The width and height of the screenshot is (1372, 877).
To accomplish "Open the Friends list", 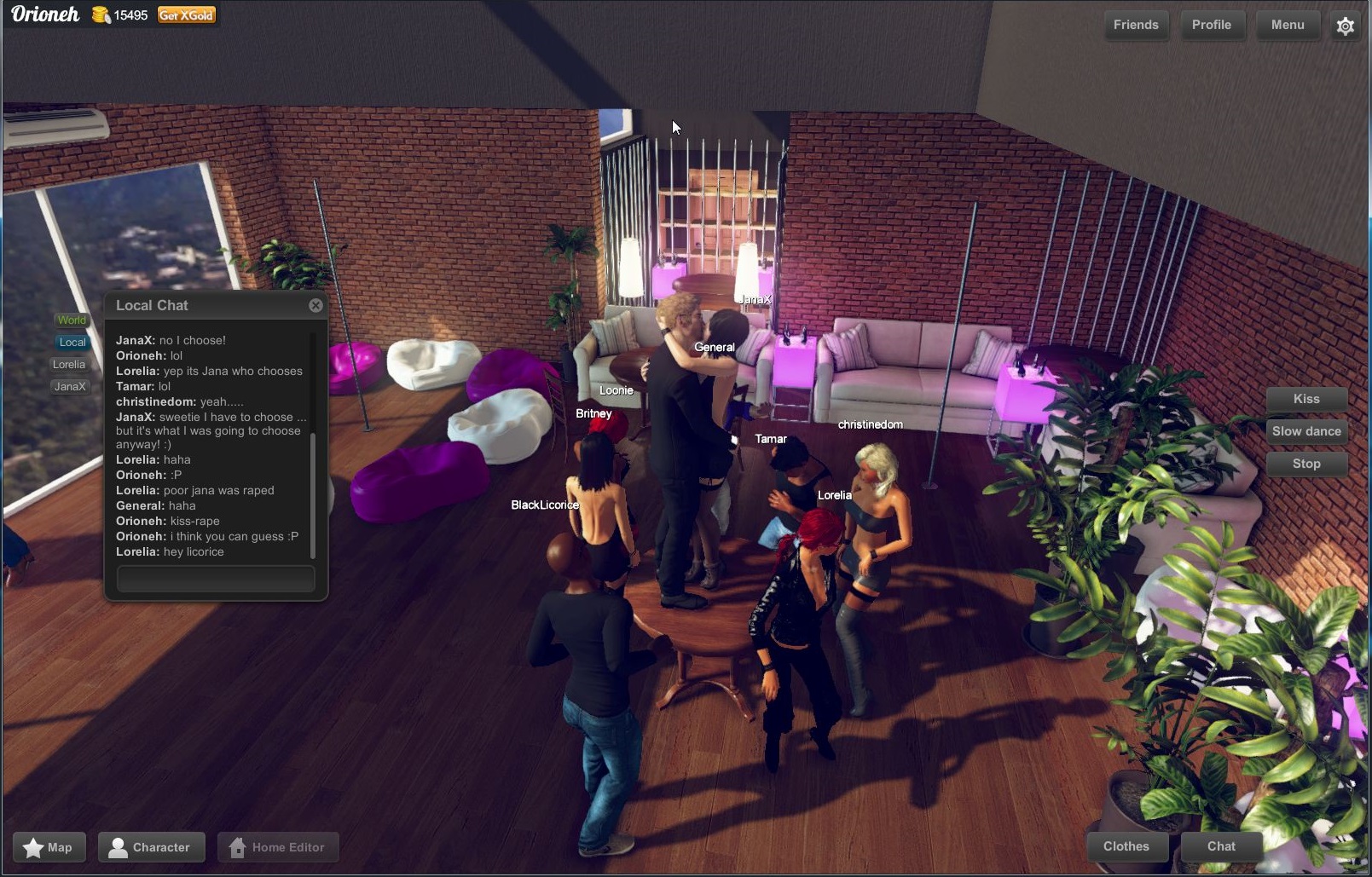I will (x=1135, y=25).
